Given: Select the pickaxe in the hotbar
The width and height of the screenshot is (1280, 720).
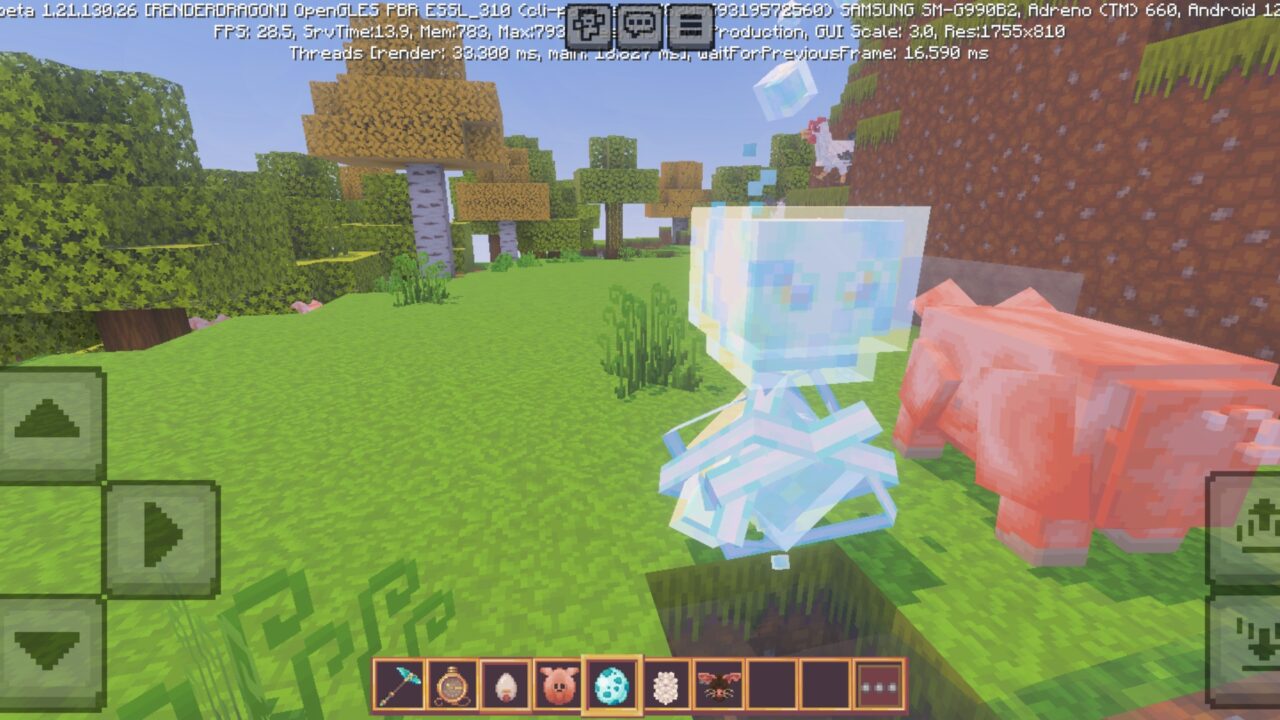Looking at the screenshot, I should coord(399,684).
